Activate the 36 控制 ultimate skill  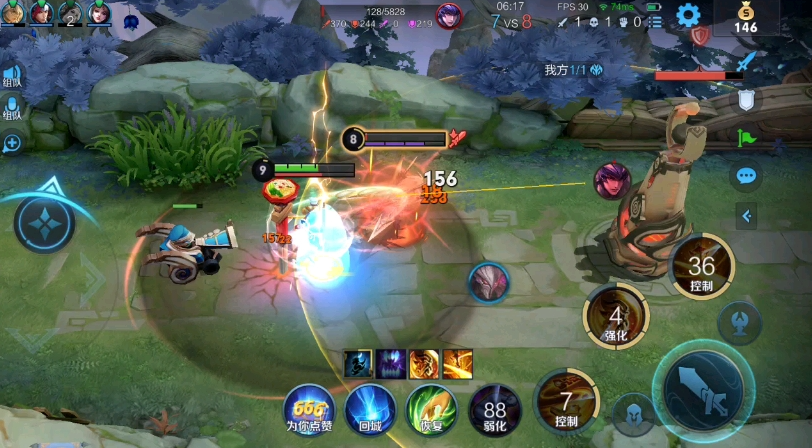tap(702, 266)
